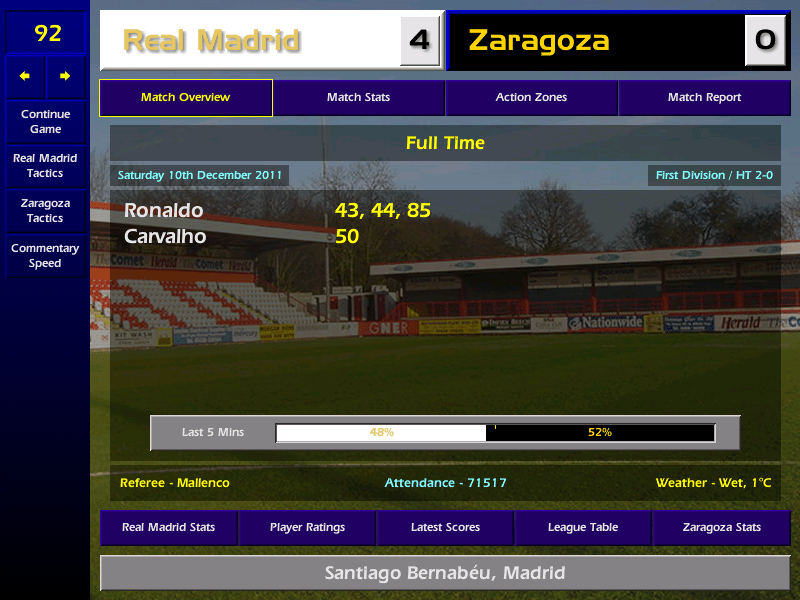Screen dimensions: 800x600
Task: Switch to the Match Stats tab
Action: [358, 98]
